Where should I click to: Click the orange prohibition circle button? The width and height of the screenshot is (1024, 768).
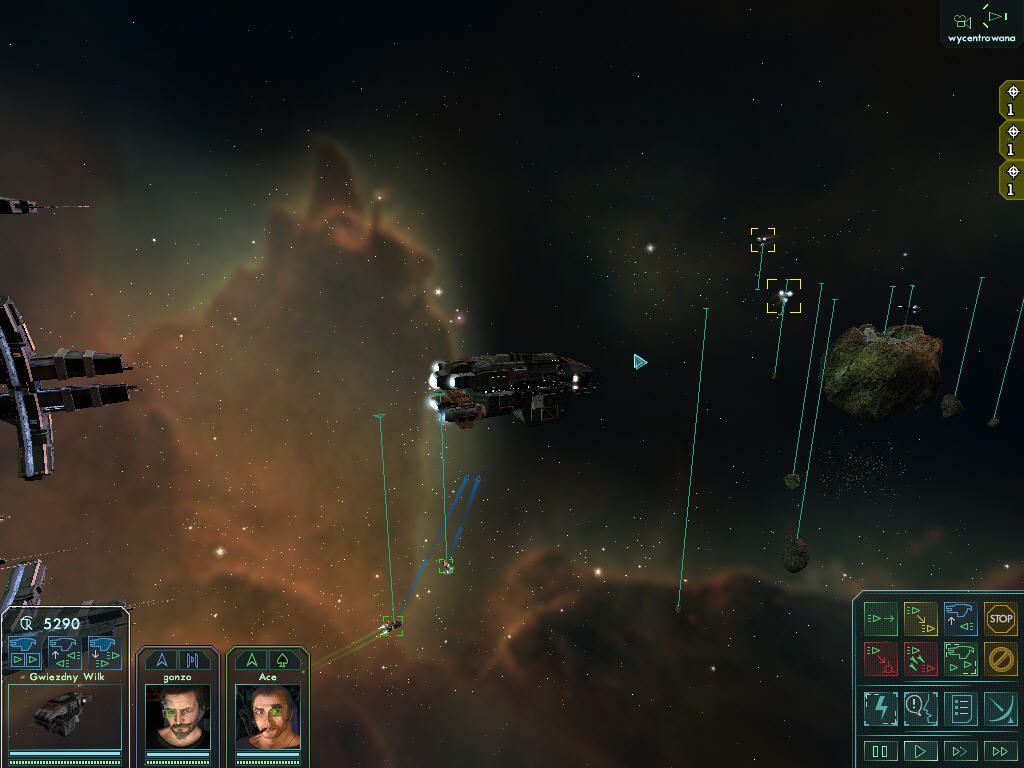click(1000, 659)
